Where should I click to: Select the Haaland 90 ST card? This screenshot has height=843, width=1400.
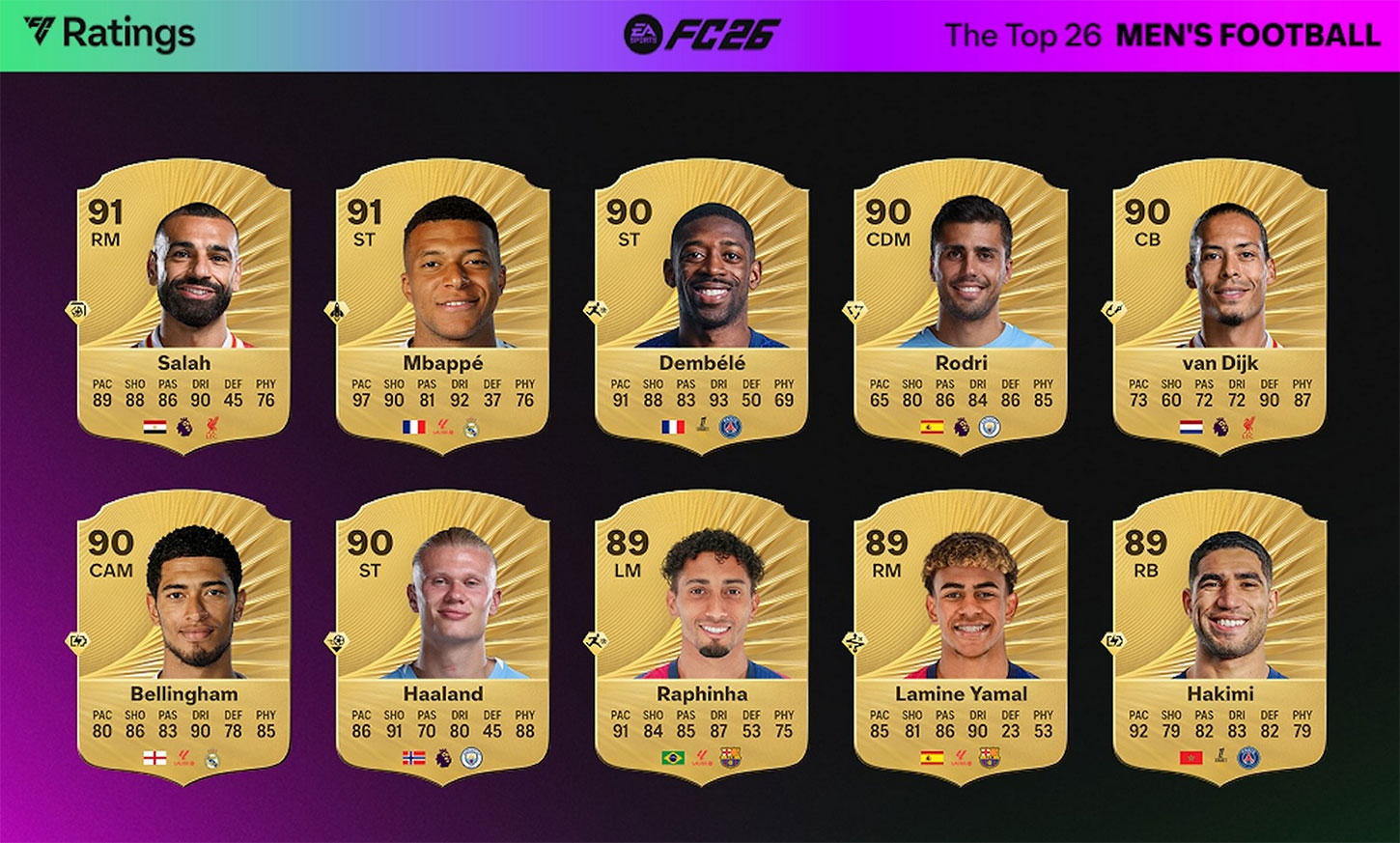(x=443, y=633)
